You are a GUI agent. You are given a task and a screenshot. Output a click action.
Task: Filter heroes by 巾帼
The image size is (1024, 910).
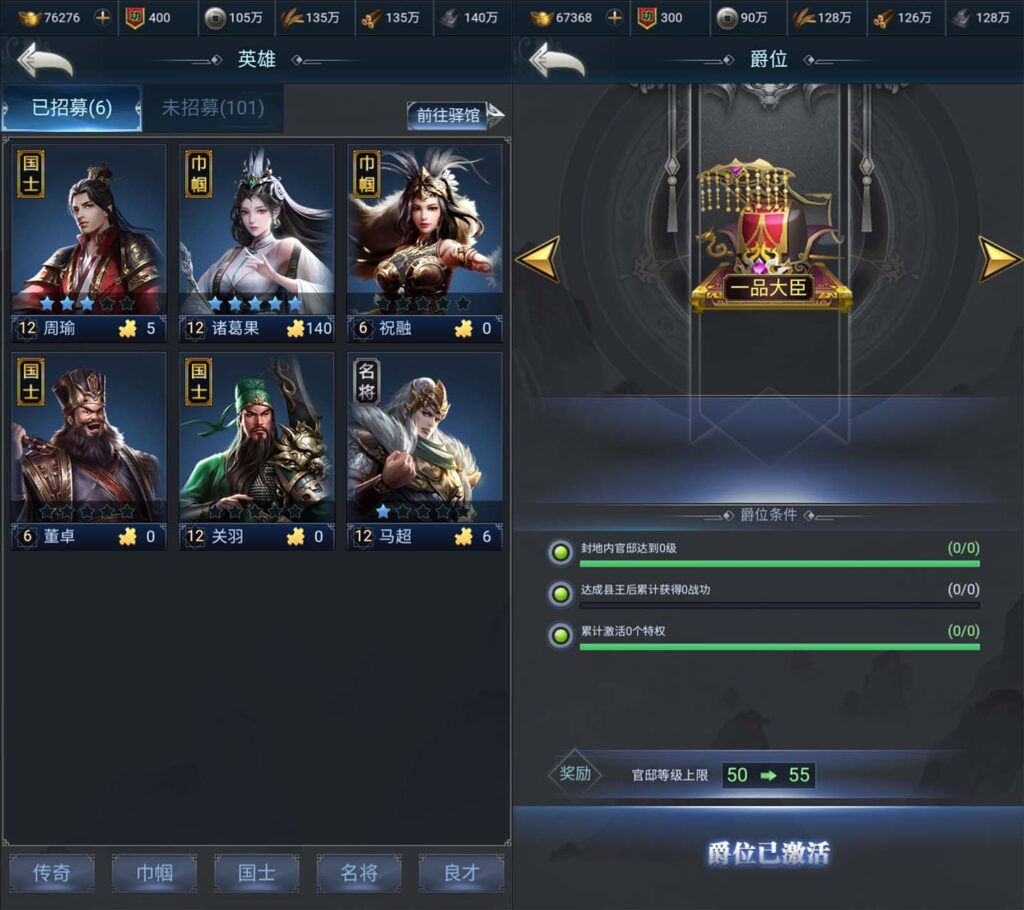pyautogui.click(x=154, y=873)
